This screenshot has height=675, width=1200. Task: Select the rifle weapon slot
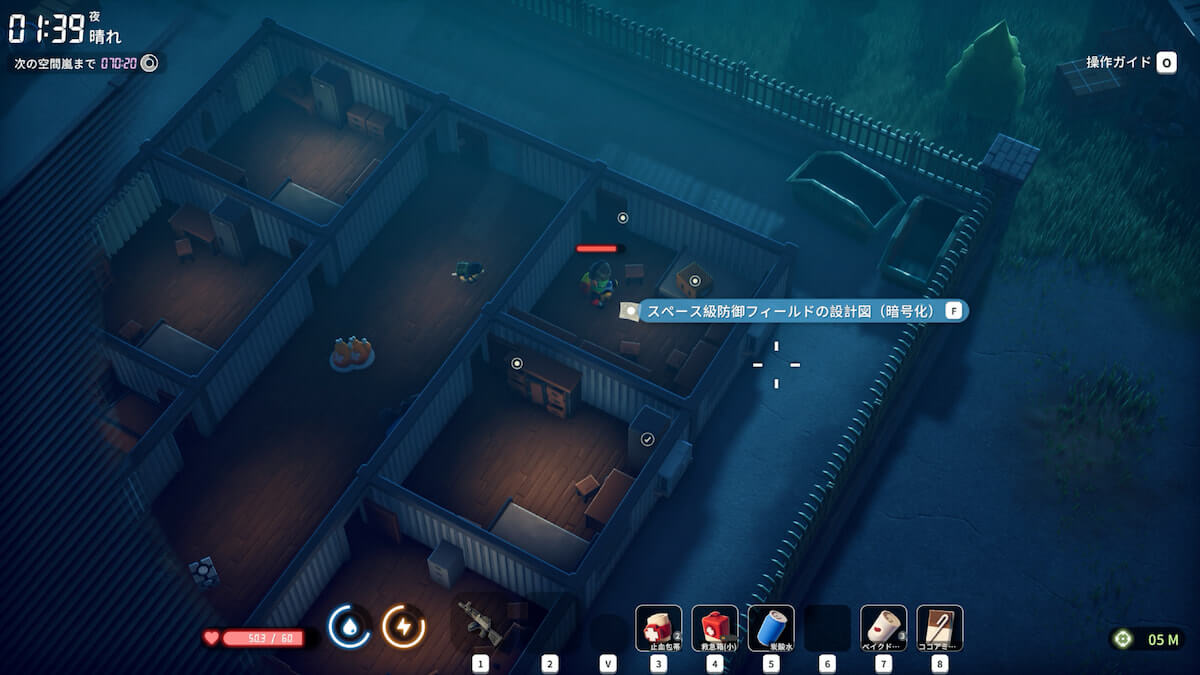click(x=480, y=626)
